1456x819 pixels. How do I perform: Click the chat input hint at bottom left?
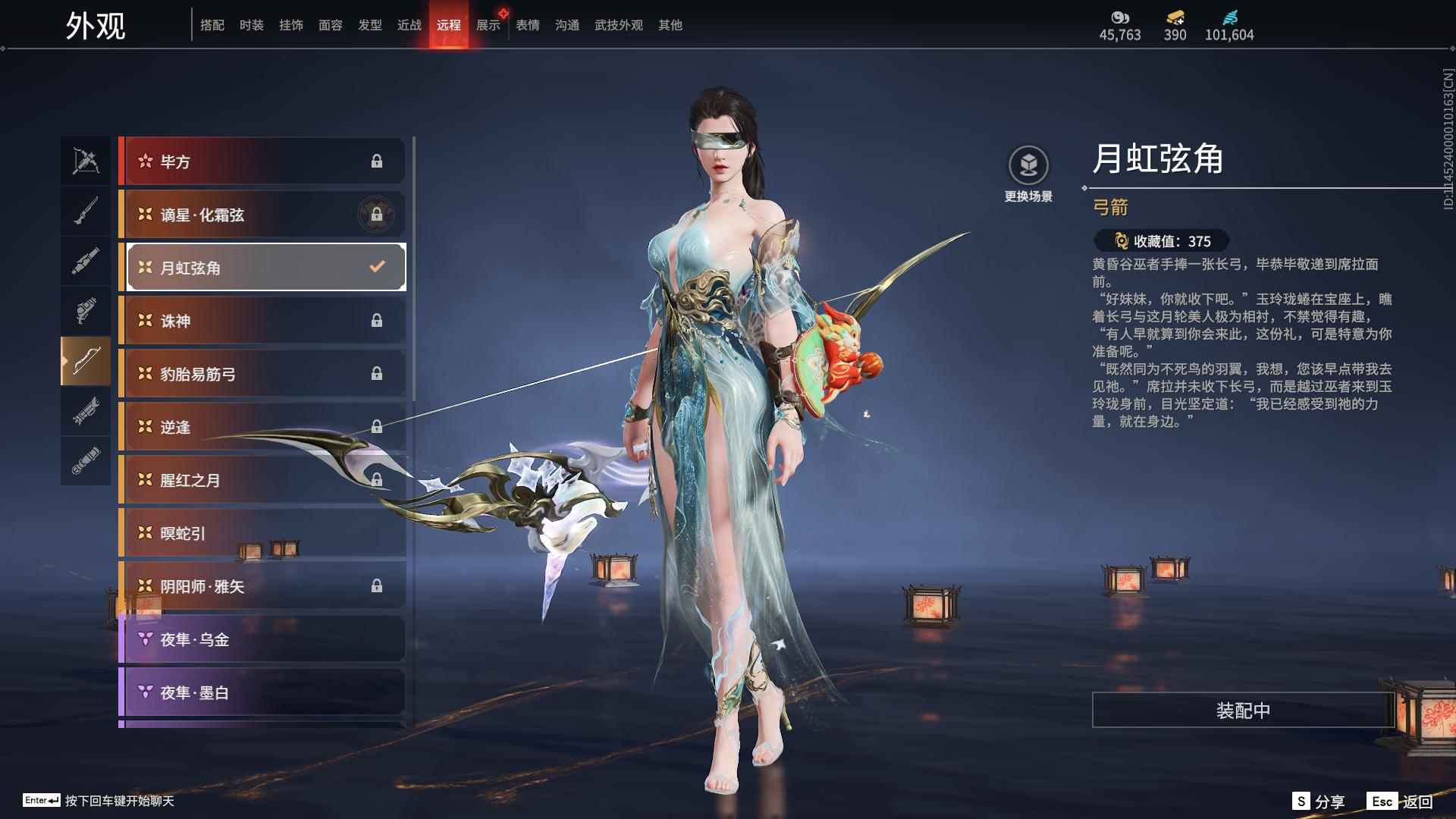(x=91, y=800)
